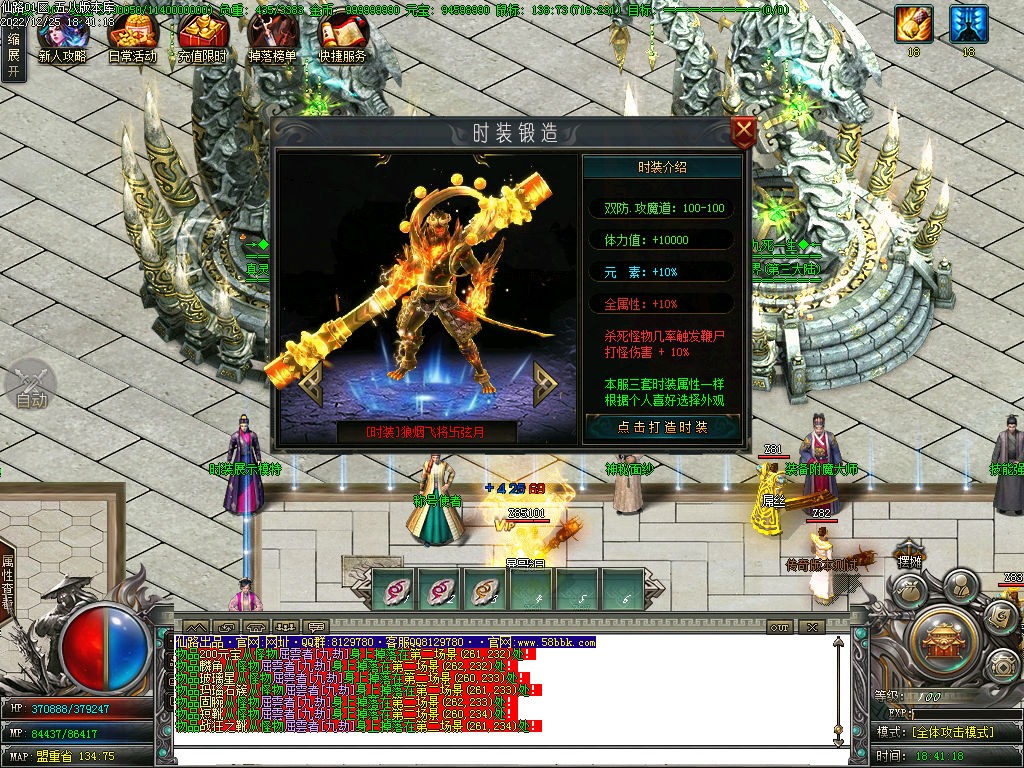
Task: Open the 新人攻略 newcomer guide
Action: 62,40
